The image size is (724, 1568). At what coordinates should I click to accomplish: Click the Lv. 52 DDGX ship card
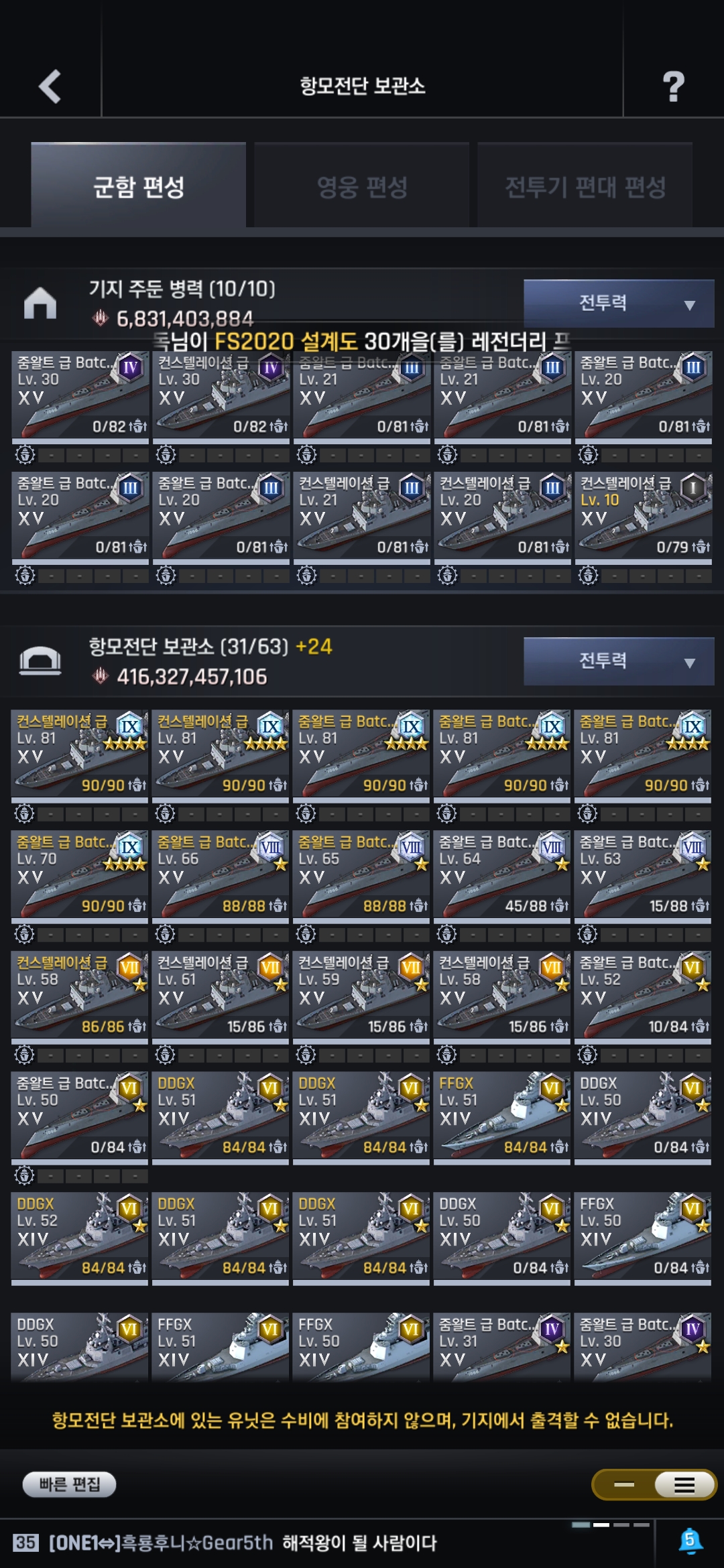click(x=80, y=1236)
